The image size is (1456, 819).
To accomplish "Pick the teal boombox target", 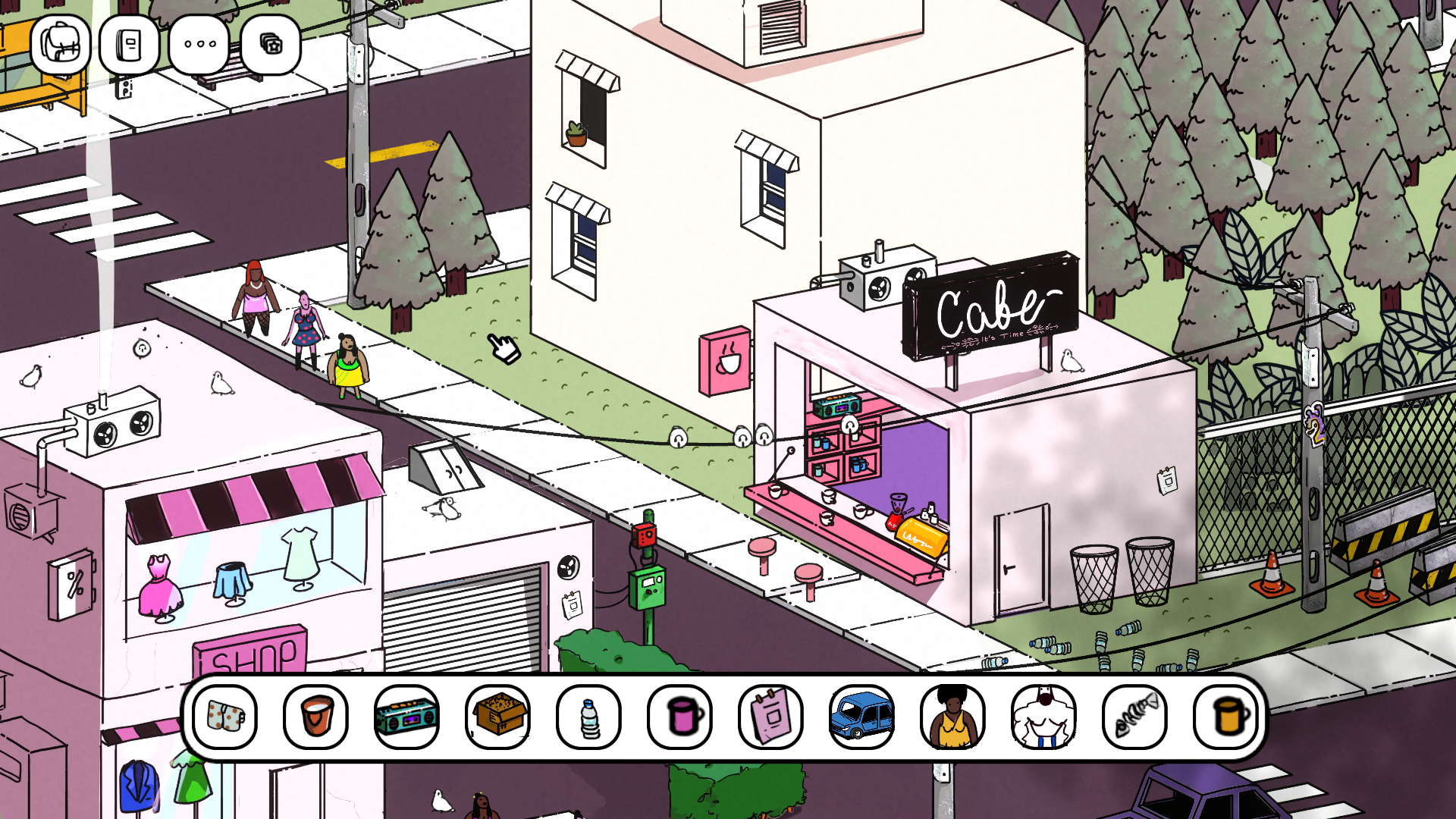I will (x=407, y=717).
